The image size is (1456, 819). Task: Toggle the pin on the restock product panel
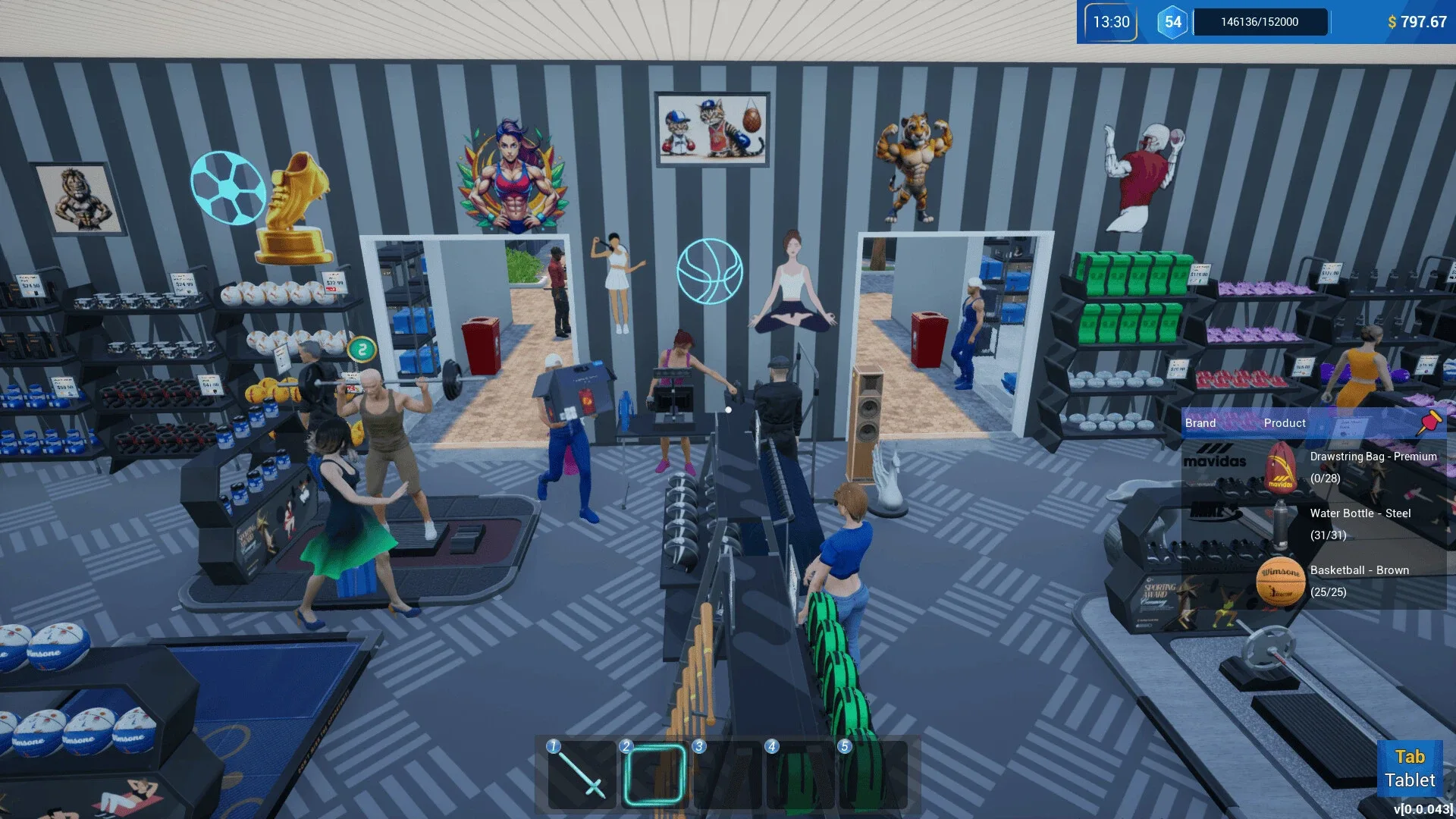click(1429, 422)
